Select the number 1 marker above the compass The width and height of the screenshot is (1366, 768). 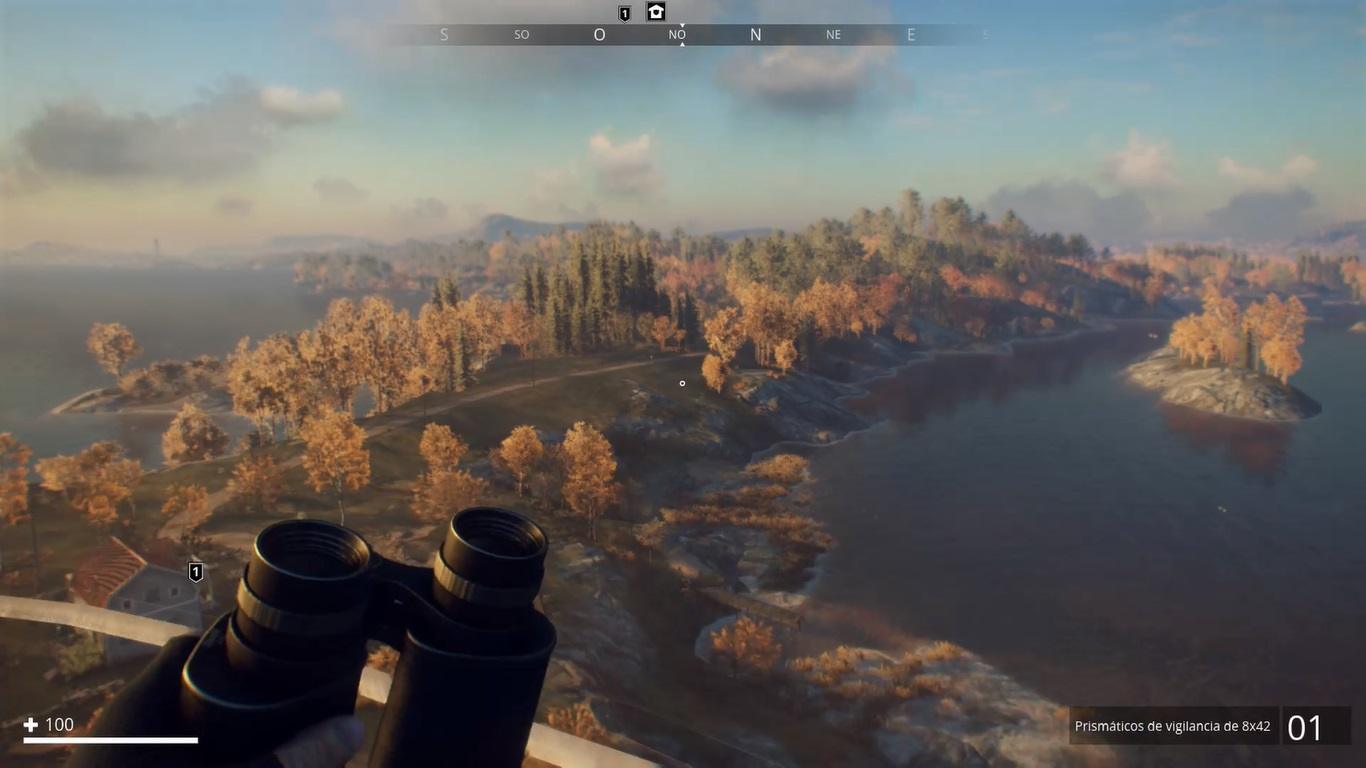[x=625, y=13]
